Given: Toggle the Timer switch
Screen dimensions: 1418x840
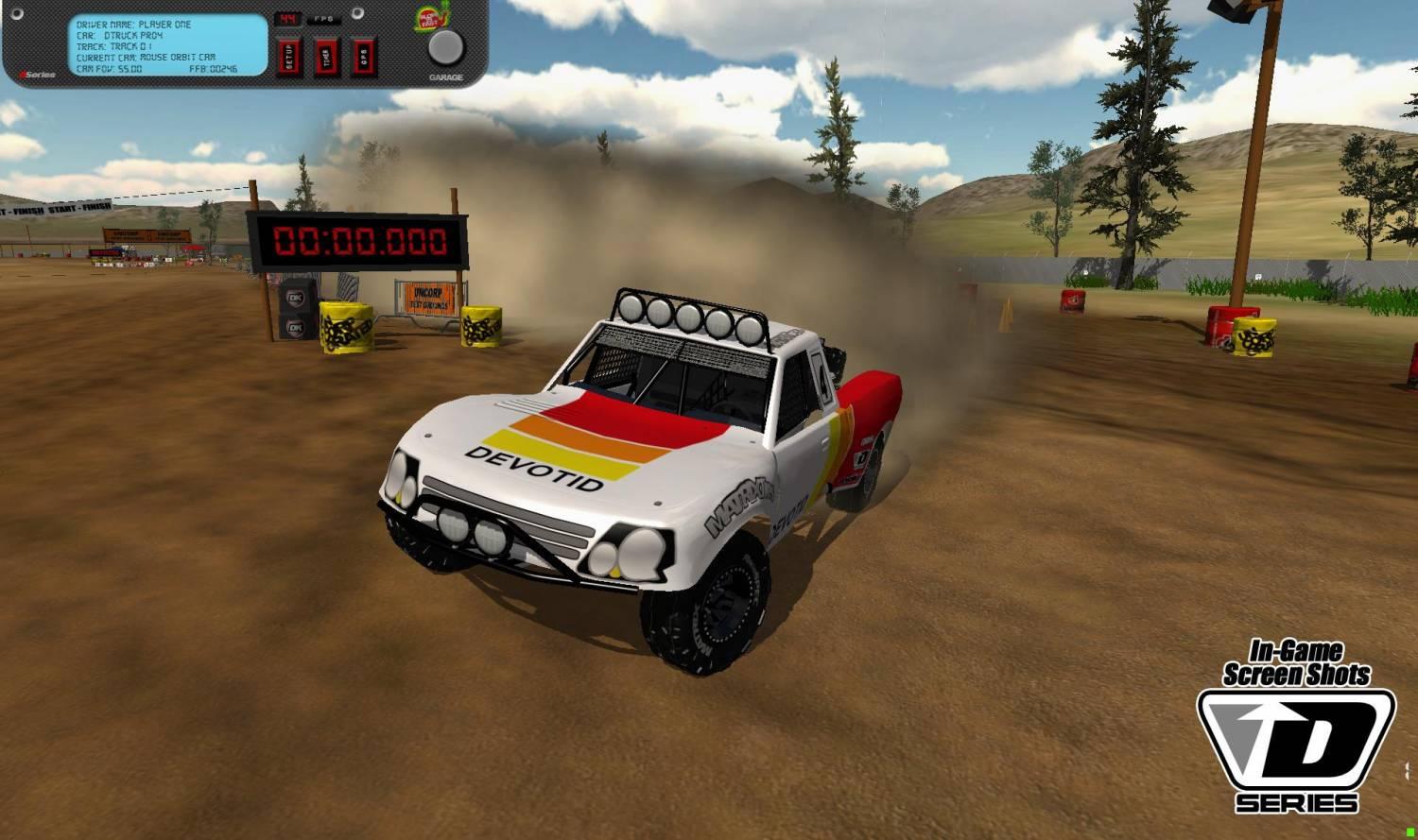Looking at the screenshot, I should click(x=326, y=57).
